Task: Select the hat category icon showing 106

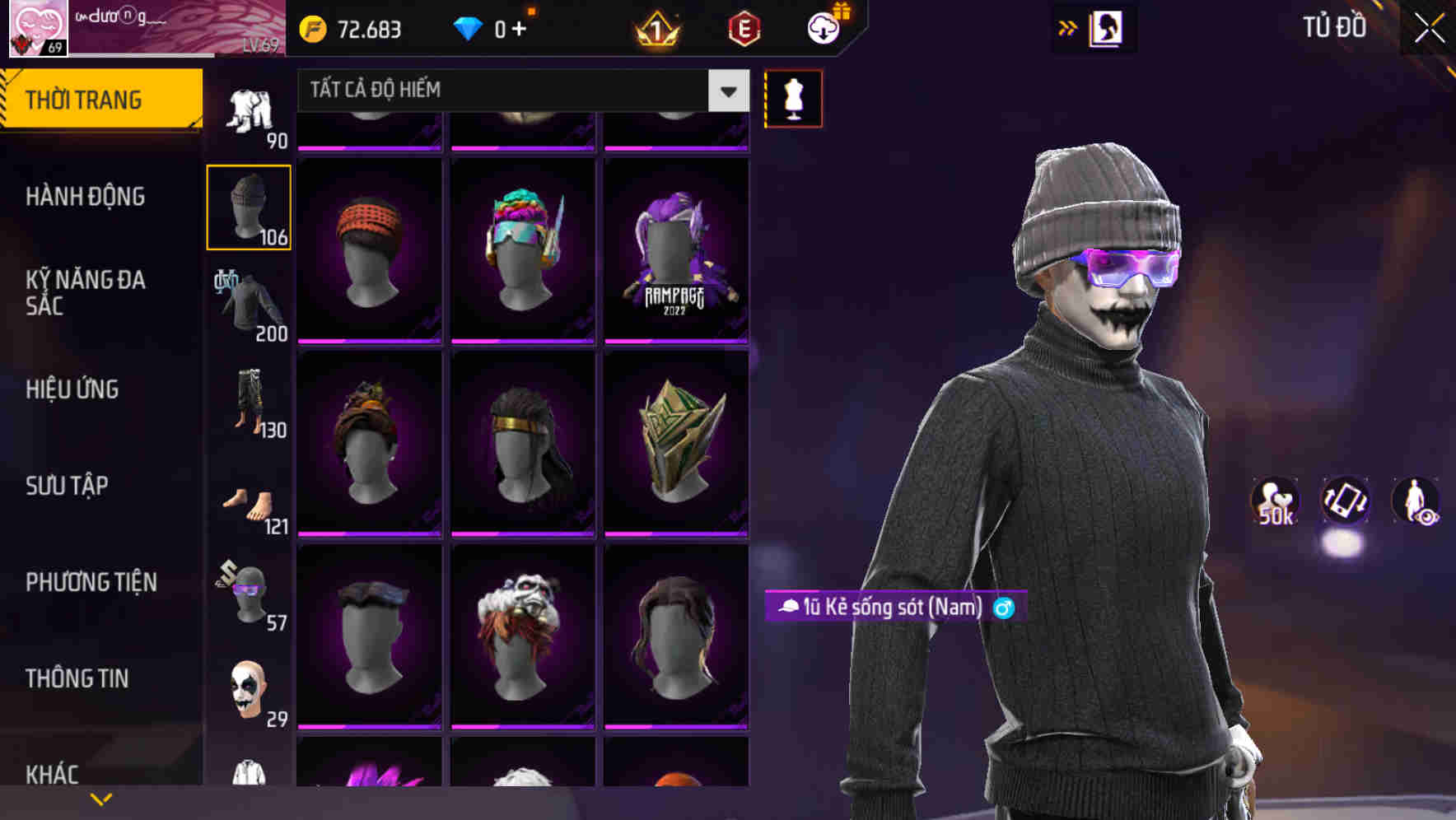Action: click(x=248, y=206)
